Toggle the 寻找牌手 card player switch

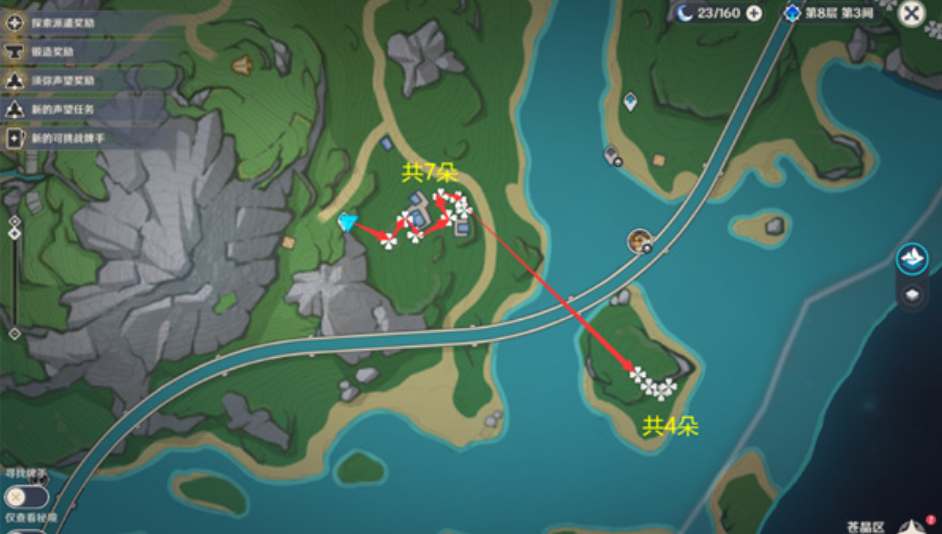pos(24,496)
